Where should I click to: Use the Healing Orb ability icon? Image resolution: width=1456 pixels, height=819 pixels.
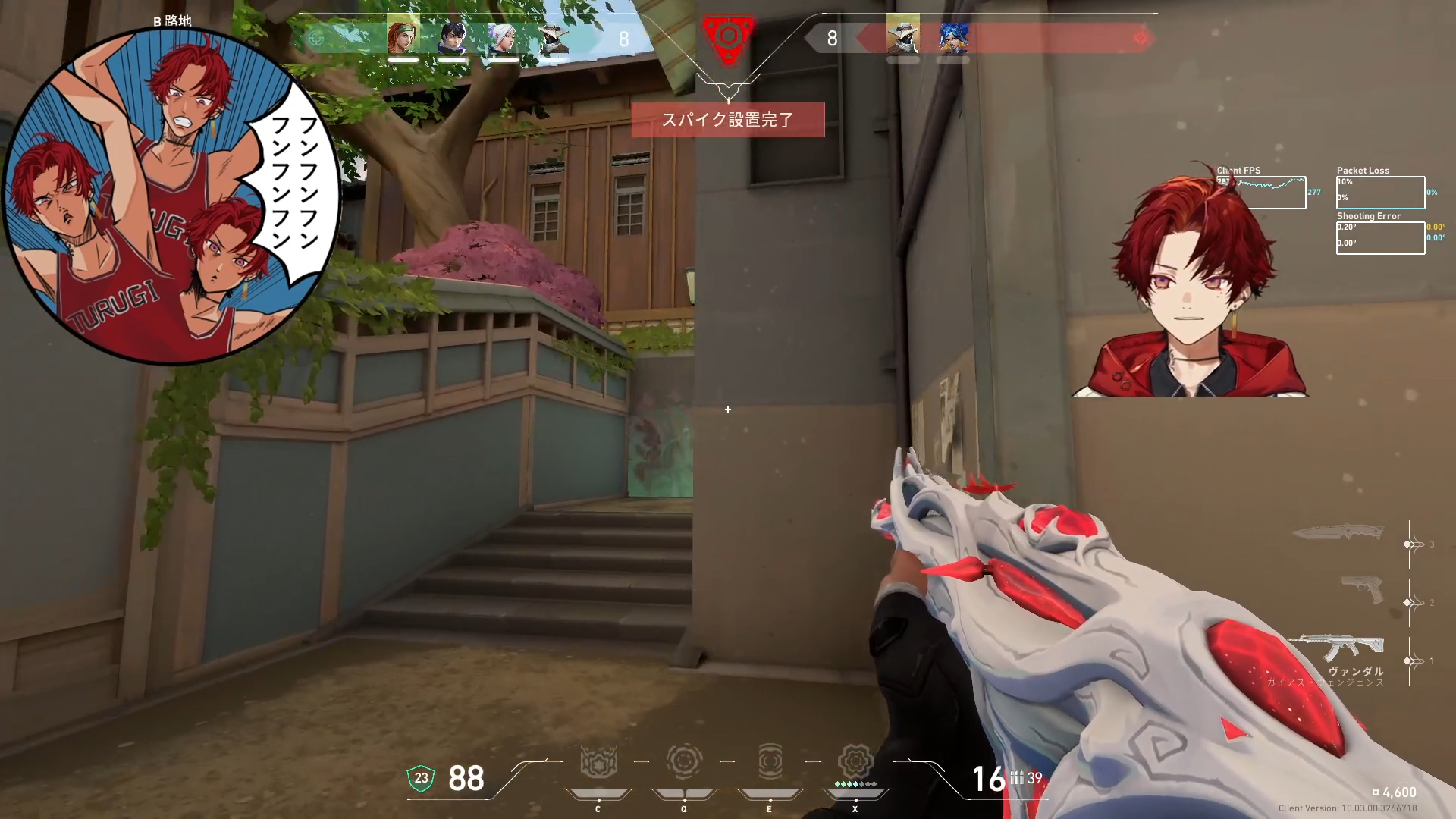pyautogui.click(x=770, y=762)
